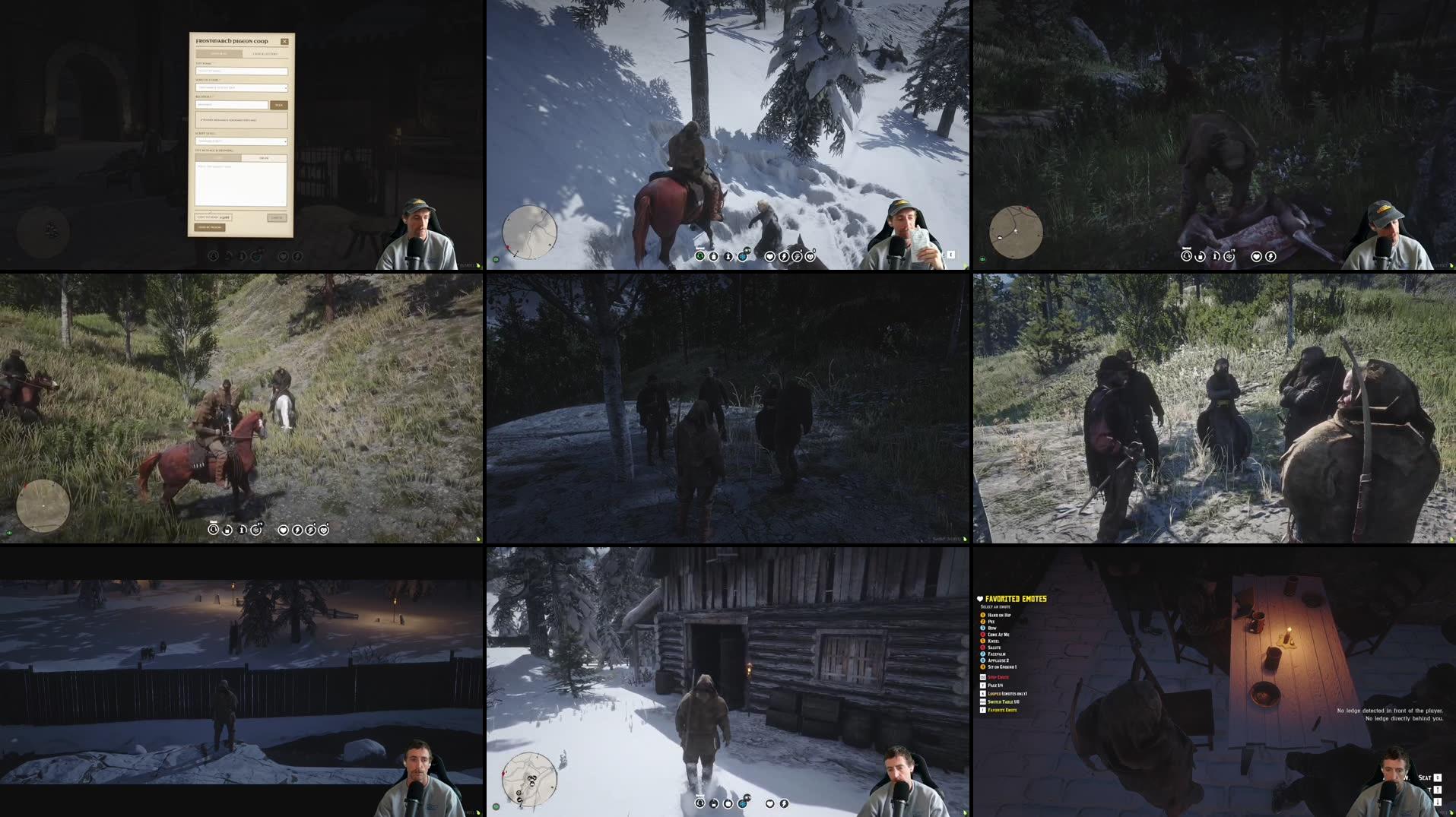The height and width of the screenshot is (817, 1456).
Task: Open the Script Style dropdown
Action: click(x=239, y=141)
